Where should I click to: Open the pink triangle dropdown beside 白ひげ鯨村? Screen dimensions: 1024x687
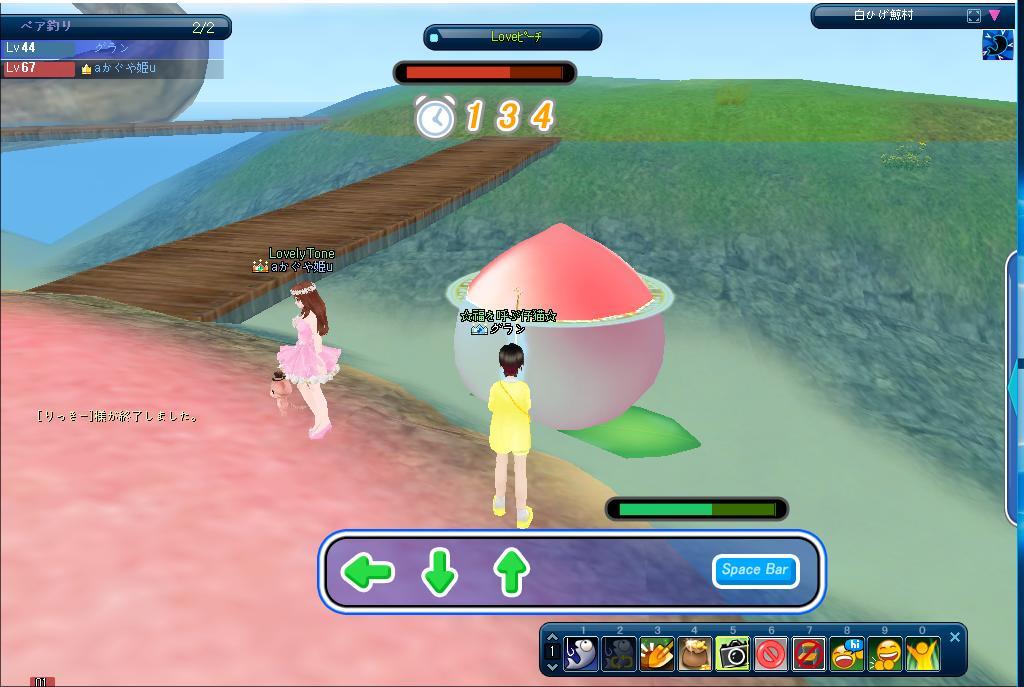(x=995, y=16)
